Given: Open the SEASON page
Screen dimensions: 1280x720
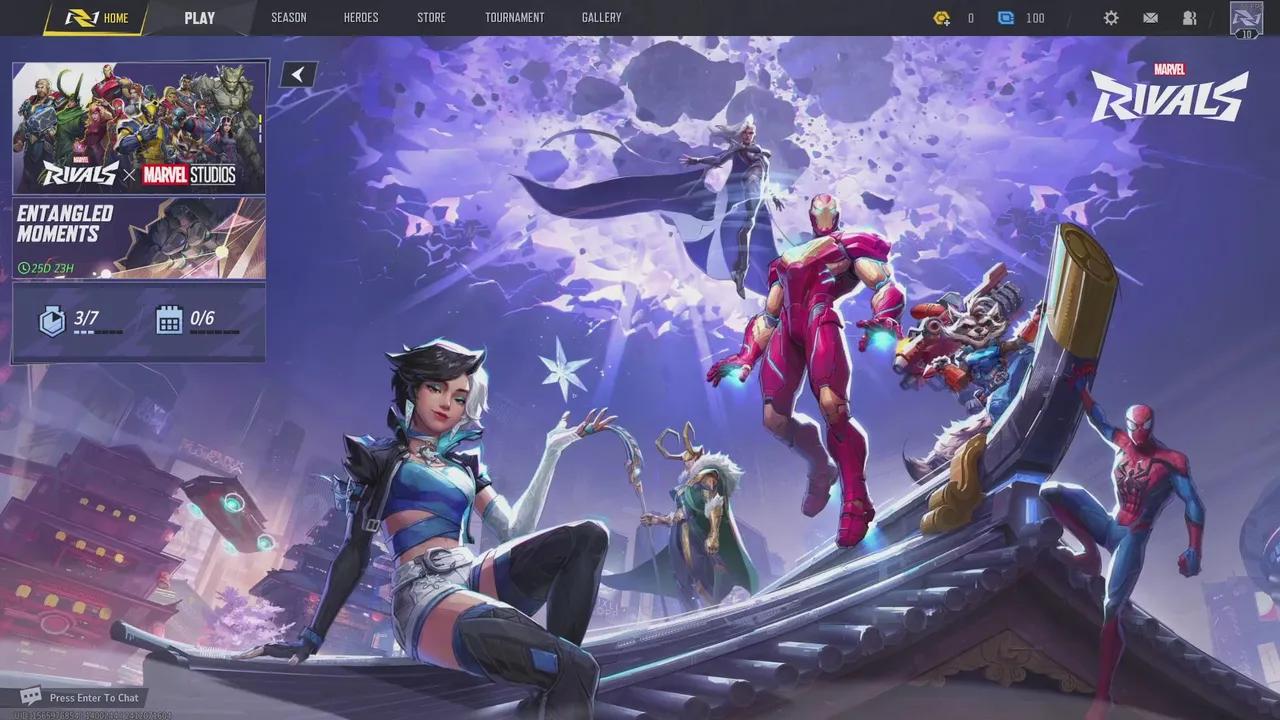Looking at the screenshot, I should [289, 17].
